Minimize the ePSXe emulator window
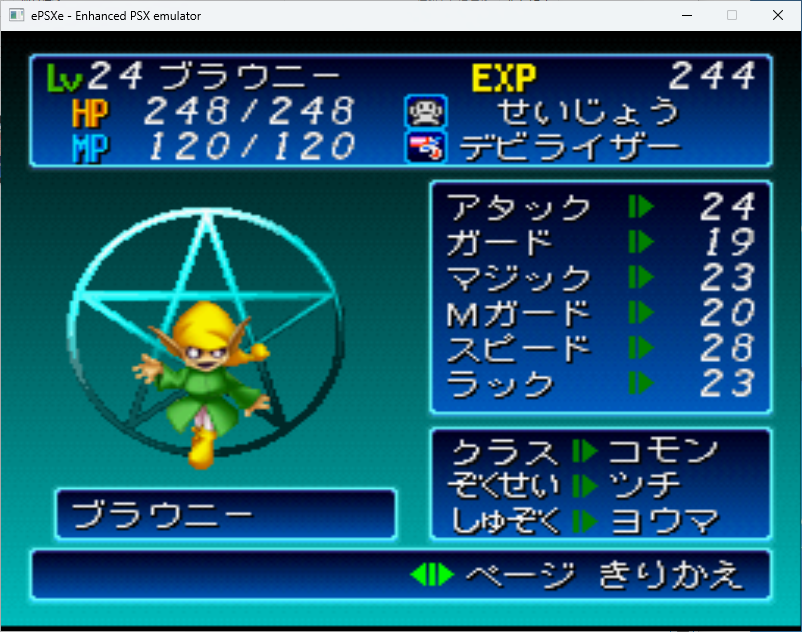The width and height of the screenshot is (802, 632). tap(686, 15)
